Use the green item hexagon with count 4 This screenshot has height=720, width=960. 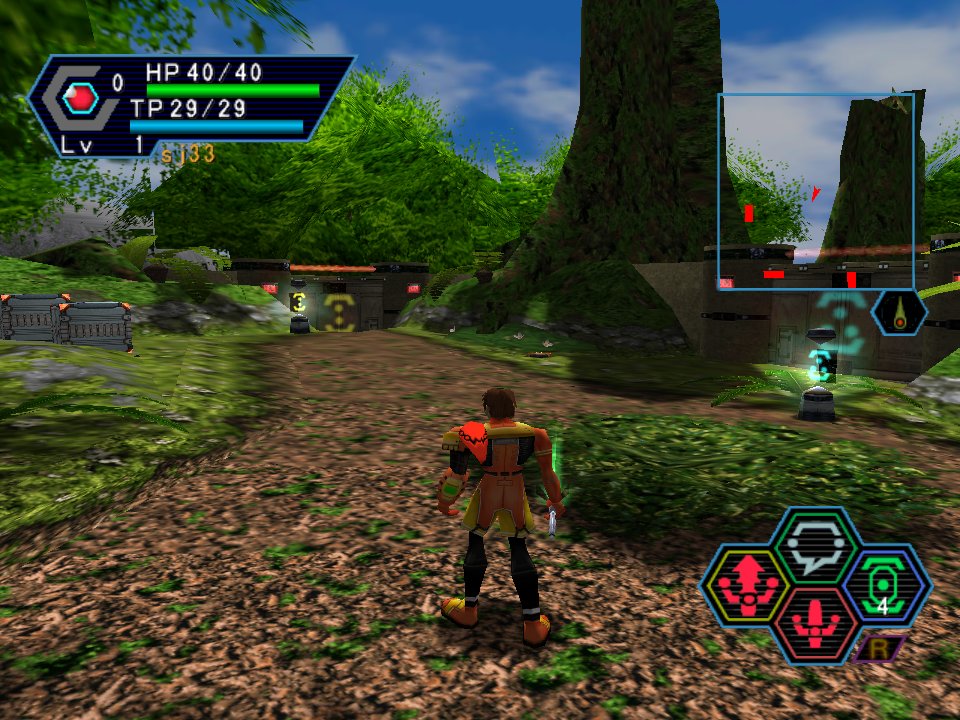tap(886, 586)
